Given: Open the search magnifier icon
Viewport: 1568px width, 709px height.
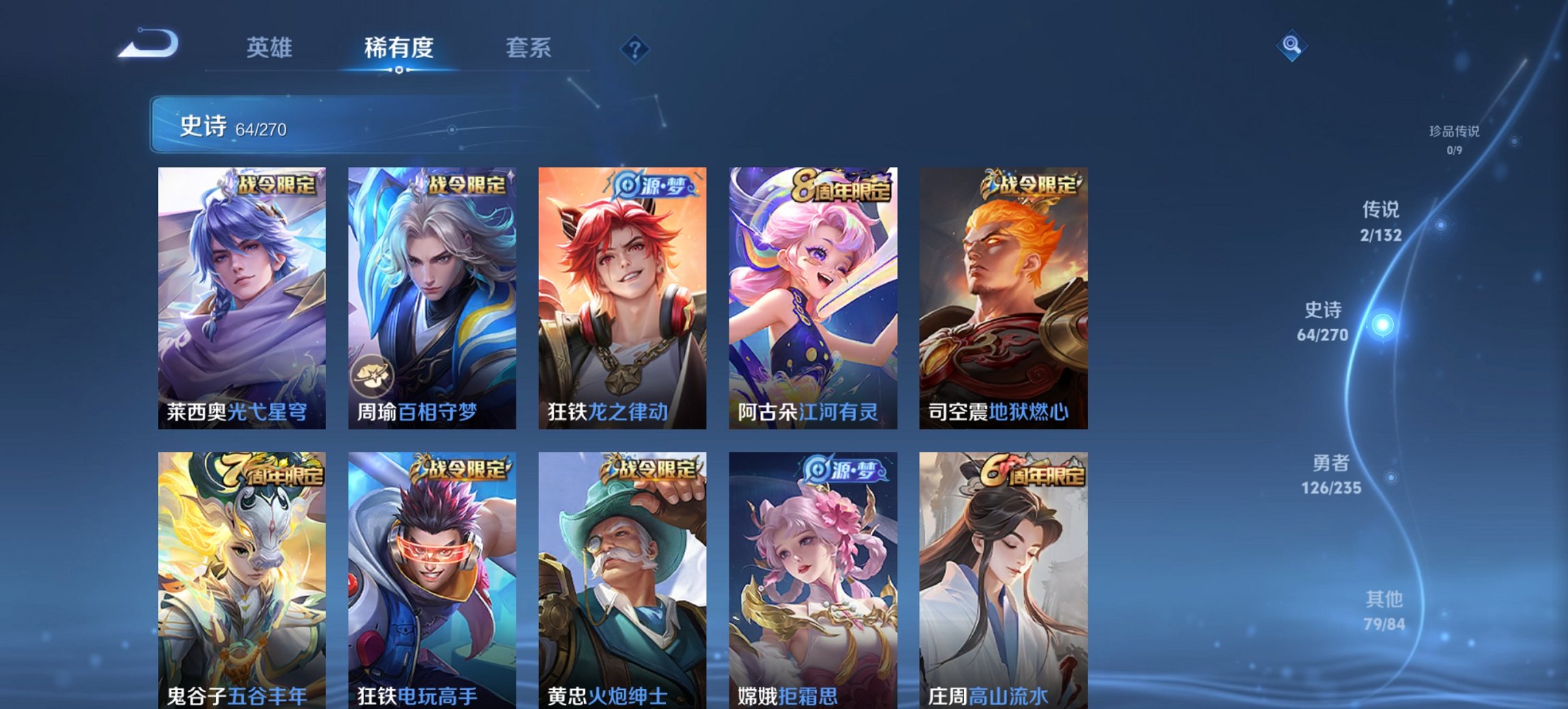Looking at the screenshot, I should click(1291, 46).
